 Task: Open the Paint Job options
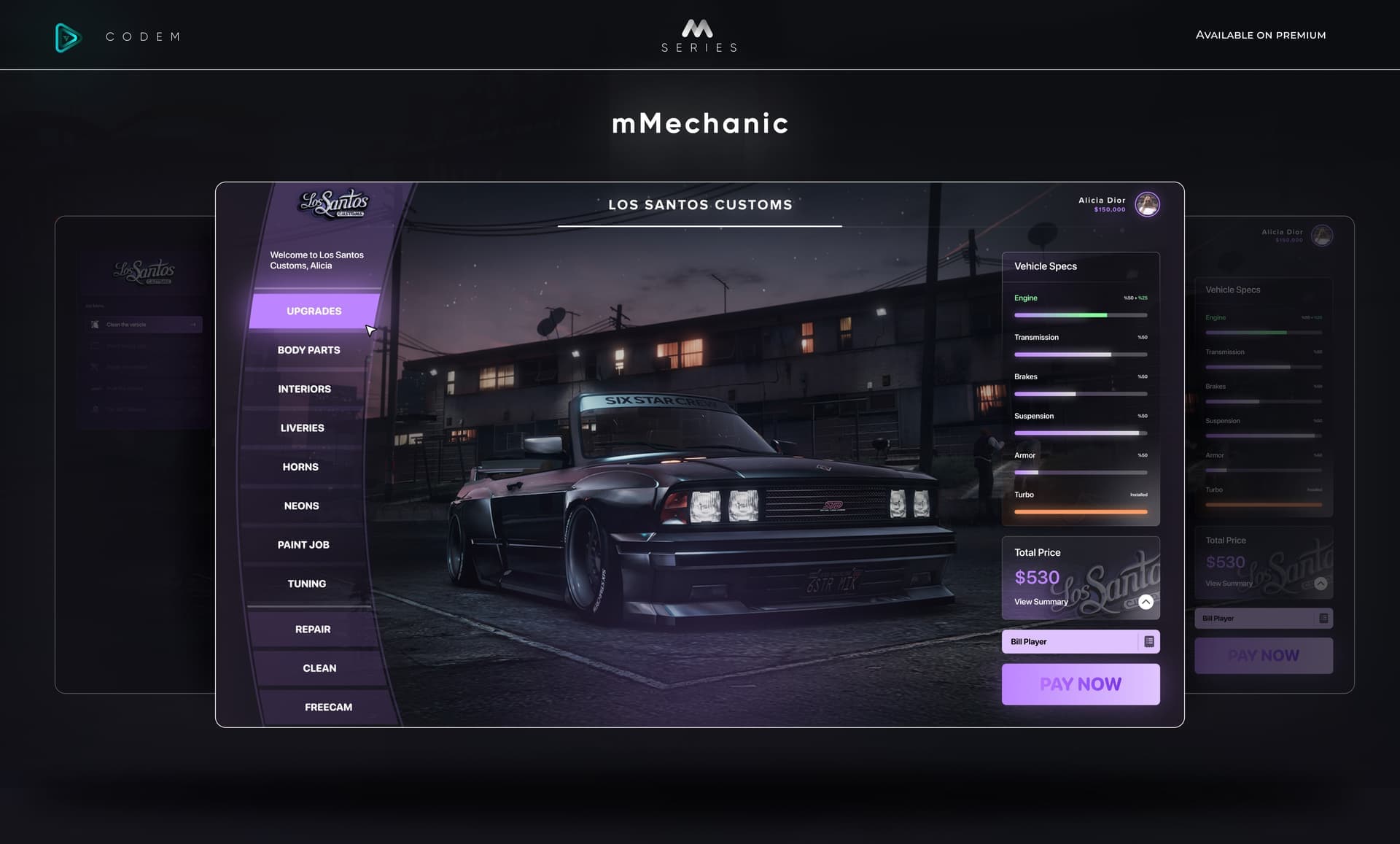click(x=302, y=544)
